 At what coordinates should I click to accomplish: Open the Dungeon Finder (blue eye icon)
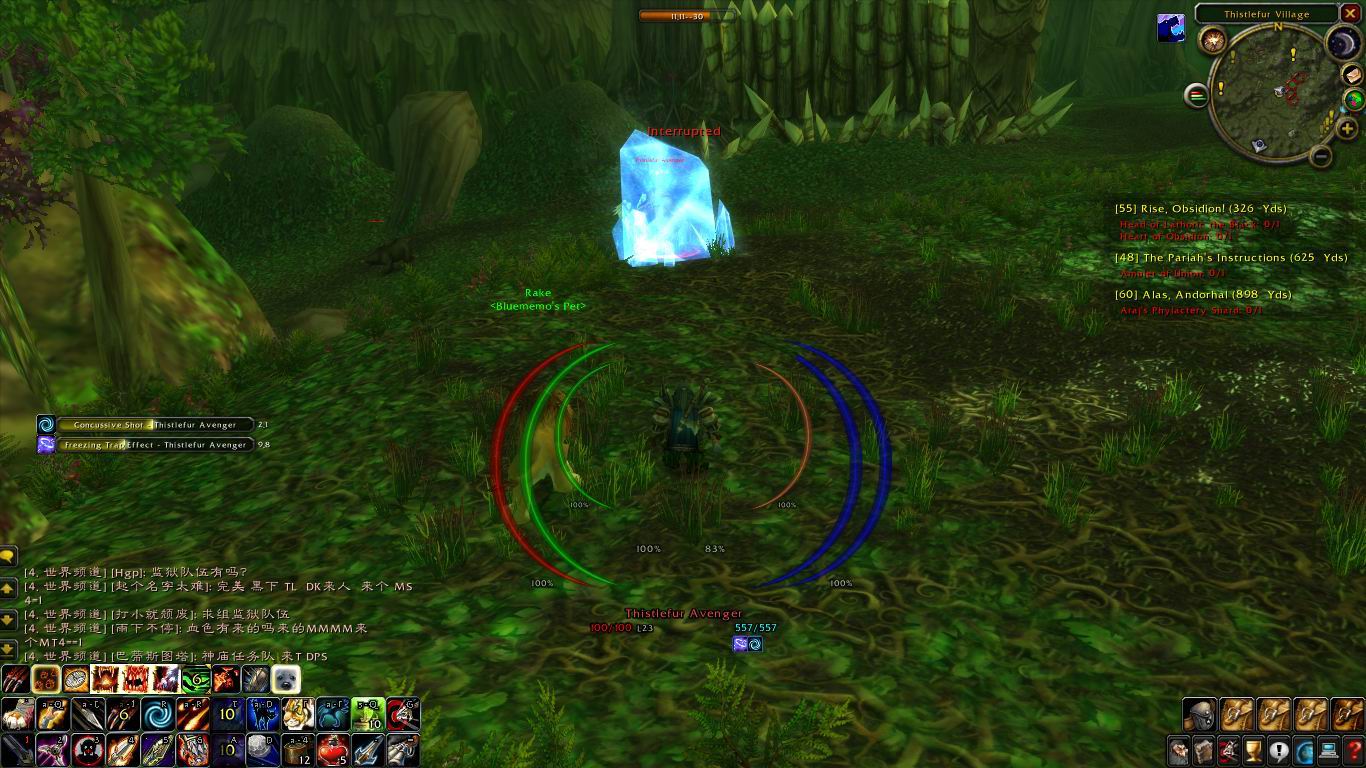[x=1303, y=750]
